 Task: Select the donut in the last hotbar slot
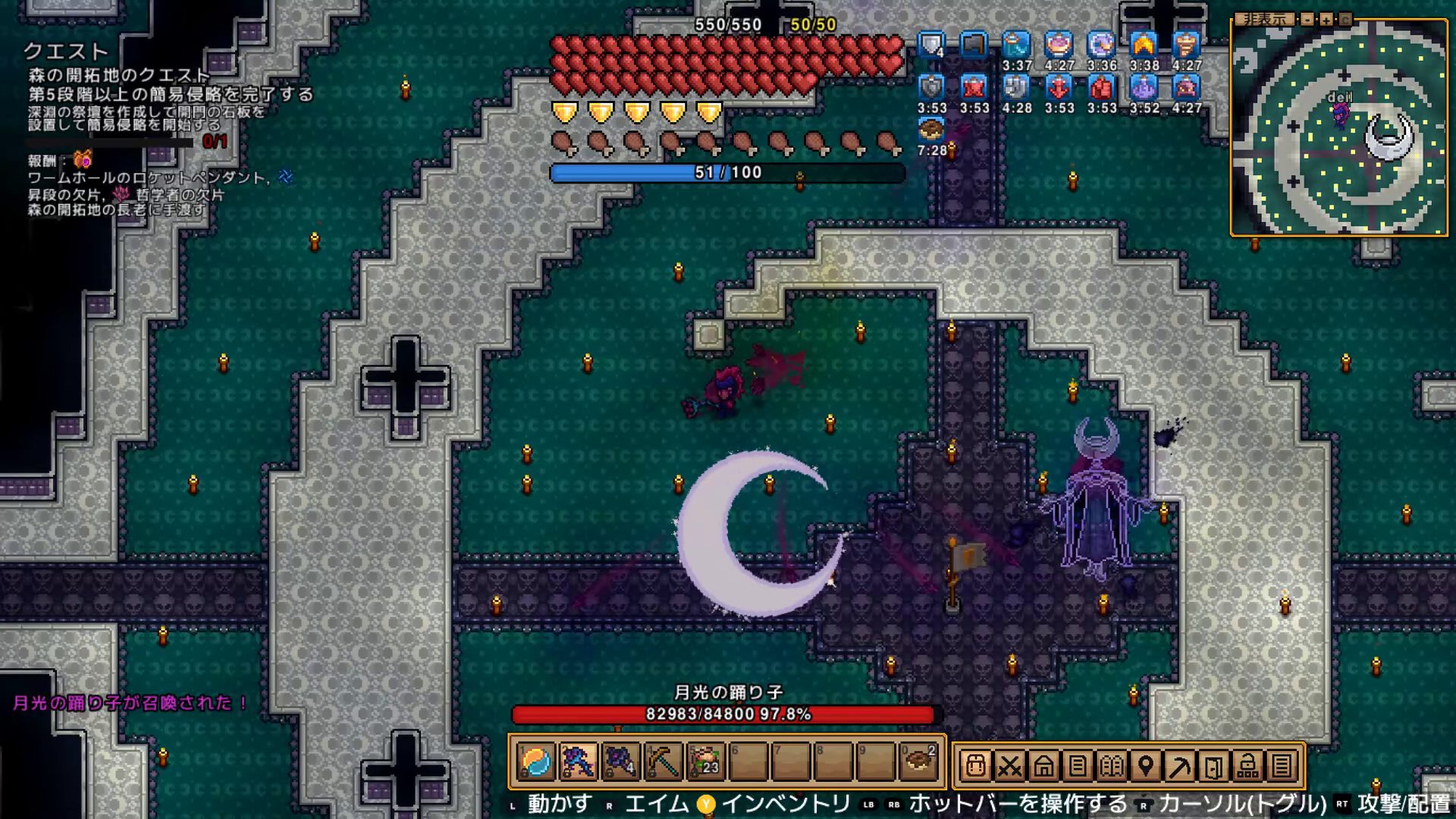point(920,761)
